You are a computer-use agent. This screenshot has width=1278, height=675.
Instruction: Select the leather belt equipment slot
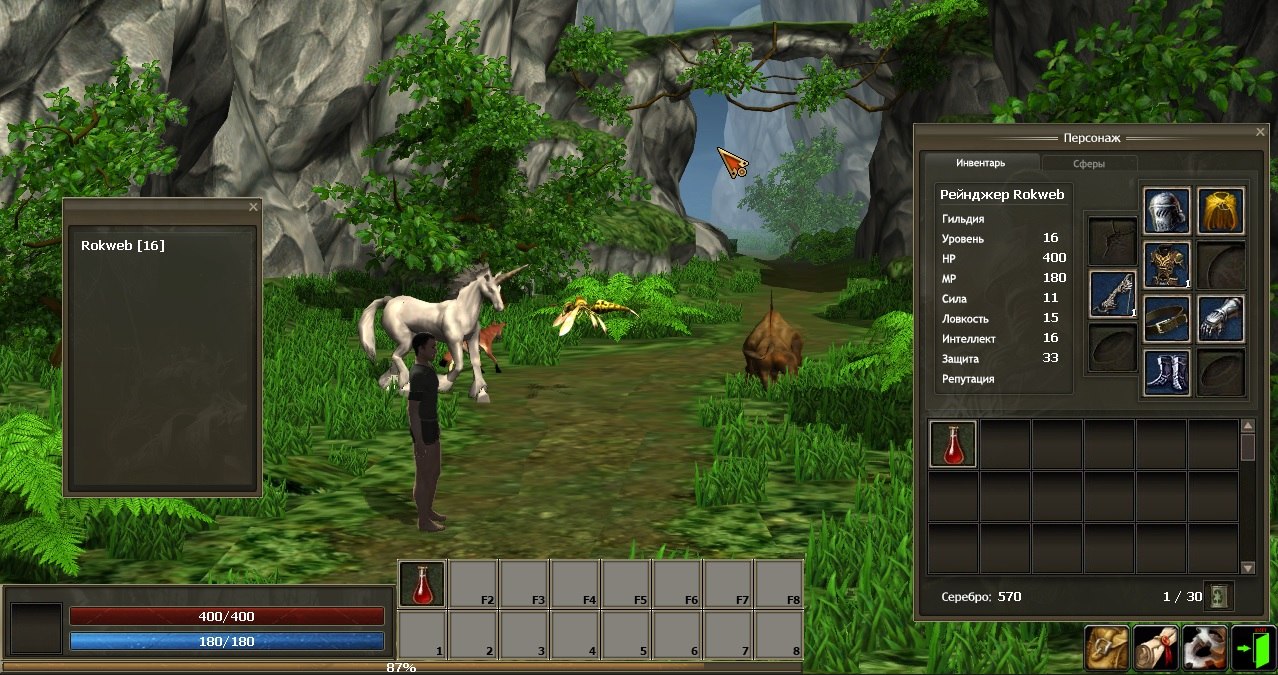pyautogui.click(x=1167, y=319)
